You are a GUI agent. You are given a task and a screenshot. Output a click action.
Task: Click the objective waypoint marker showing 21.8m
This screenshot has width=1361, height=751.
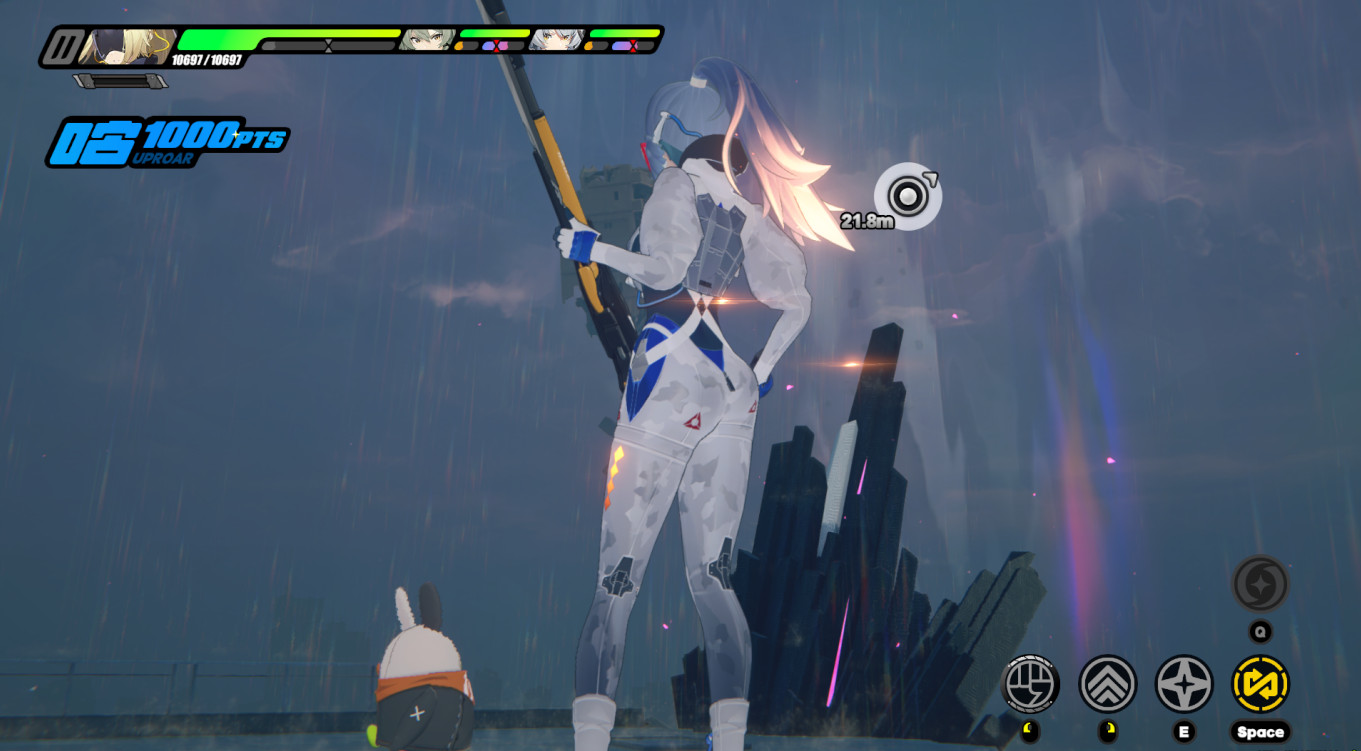(906, 196)
